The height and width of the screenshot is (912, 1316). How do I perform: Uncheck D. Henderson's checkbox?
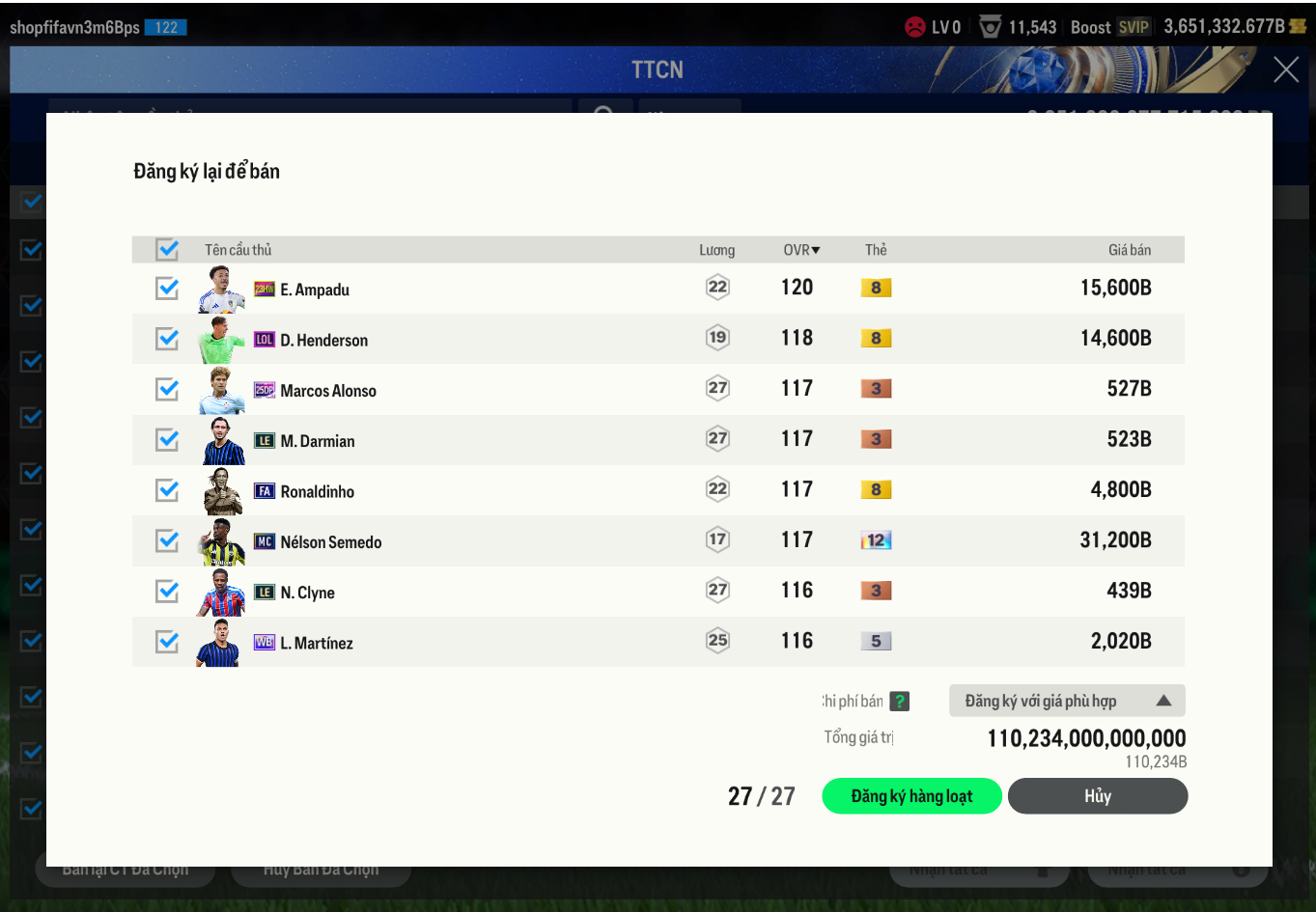[x=167, y=339]
